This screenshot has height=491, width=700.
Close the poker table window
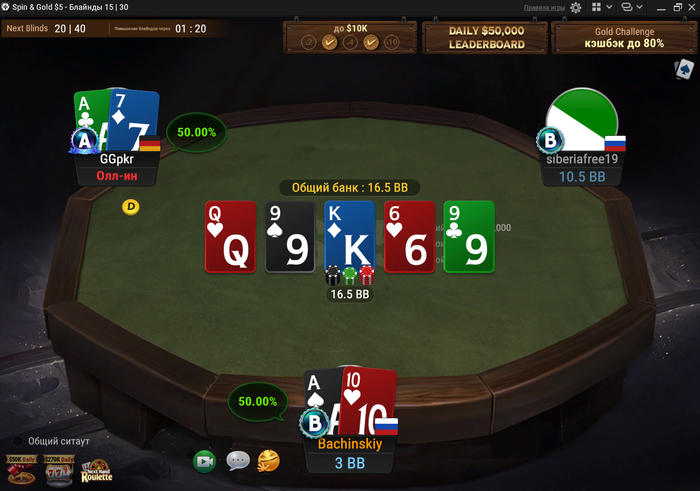click(689, 7)
